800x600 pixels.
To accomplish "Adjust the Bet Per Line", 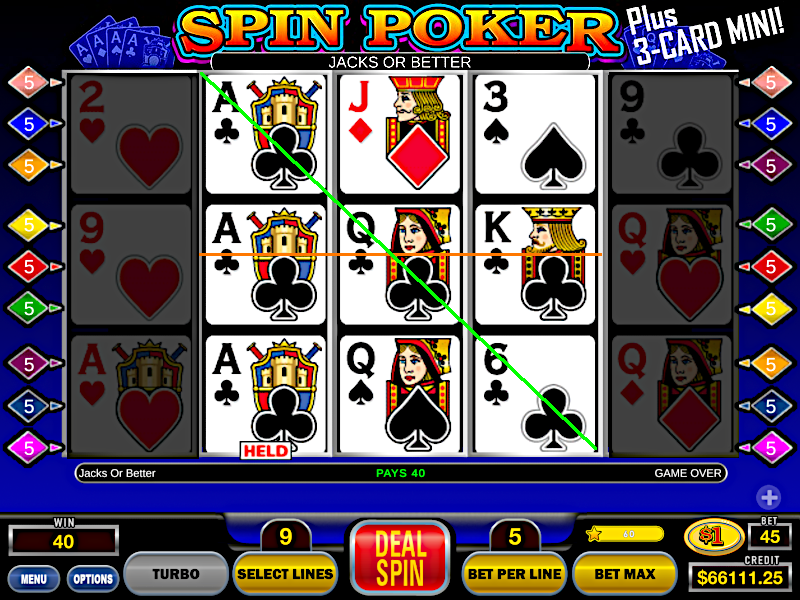I will pyautogui.click(x=515, y=574).
